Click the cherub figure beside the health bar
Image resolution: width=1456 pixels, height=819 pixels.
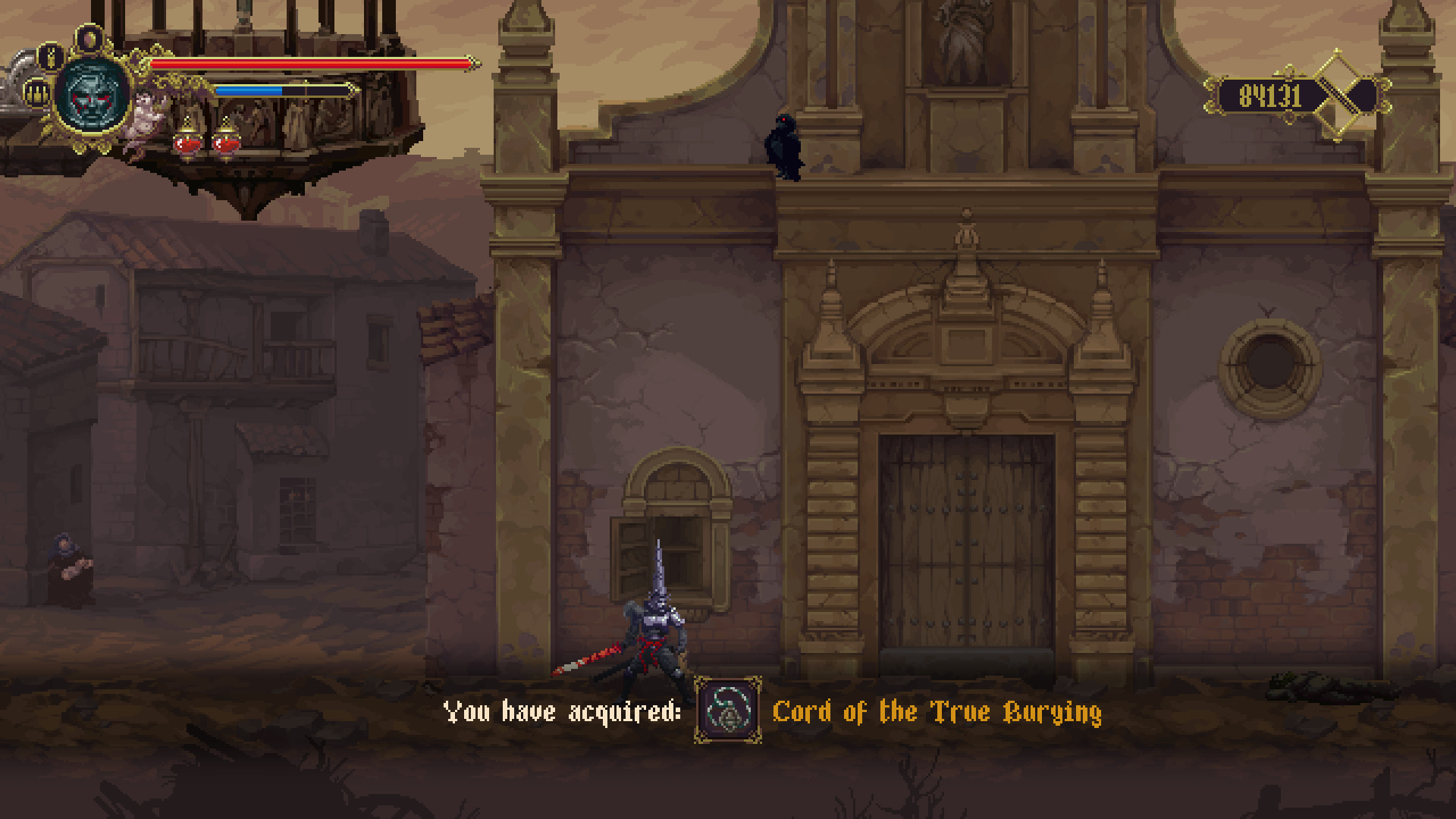[144, 118]
